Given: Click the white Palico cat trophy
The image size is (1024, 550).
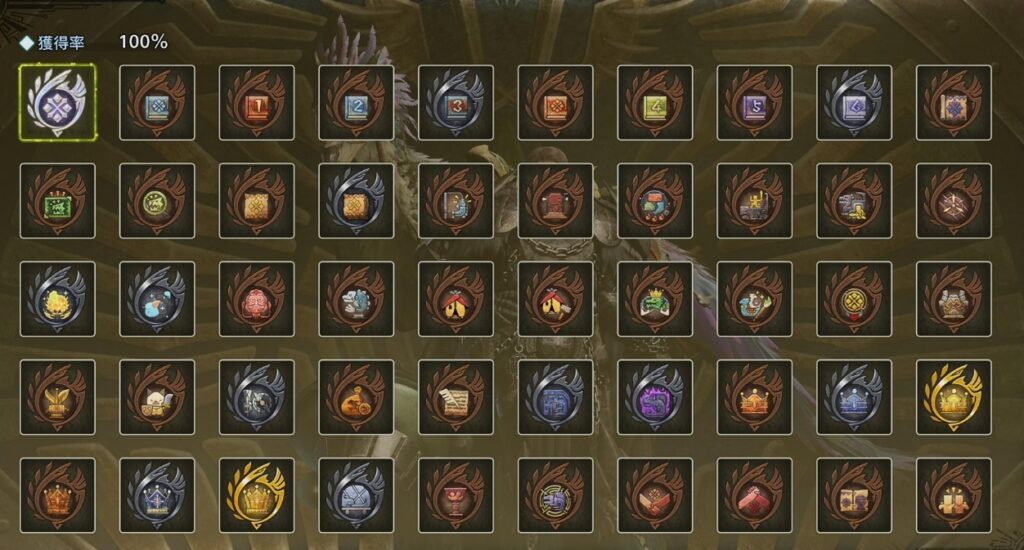Looking at the screenshot, I should coord(157,397).
